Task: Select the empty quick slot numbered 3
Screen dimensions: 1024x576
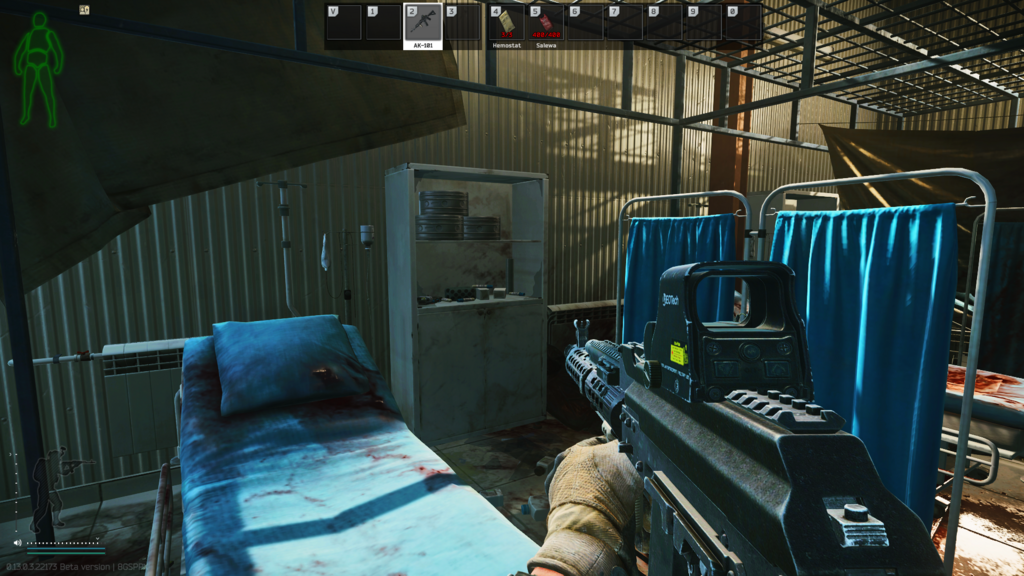Action: pyautogui.click(x=463, y=23)
